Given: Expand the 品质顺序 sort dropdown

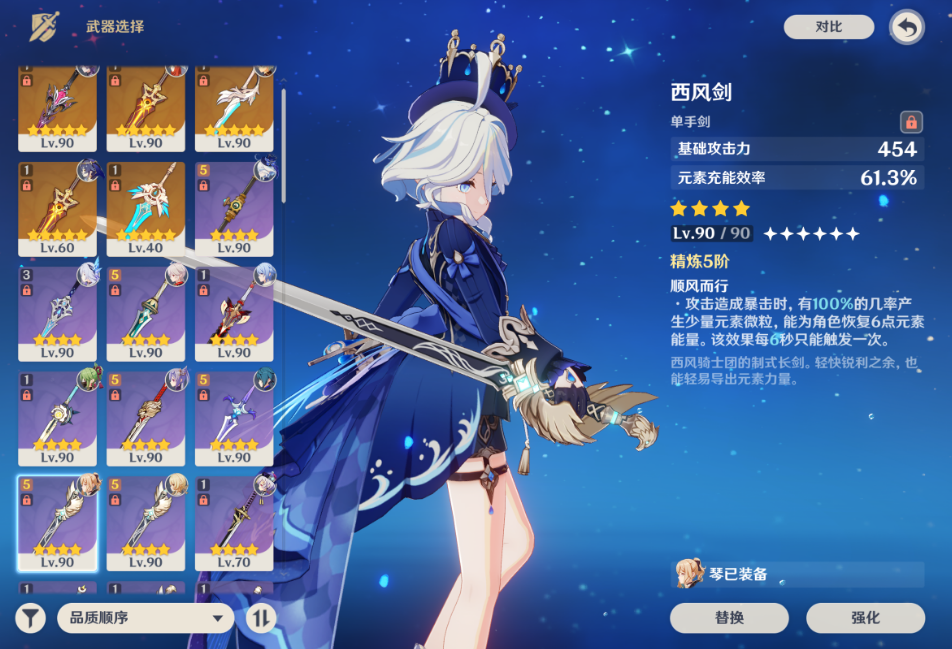Looking at the screenshot, I should 146,617.
